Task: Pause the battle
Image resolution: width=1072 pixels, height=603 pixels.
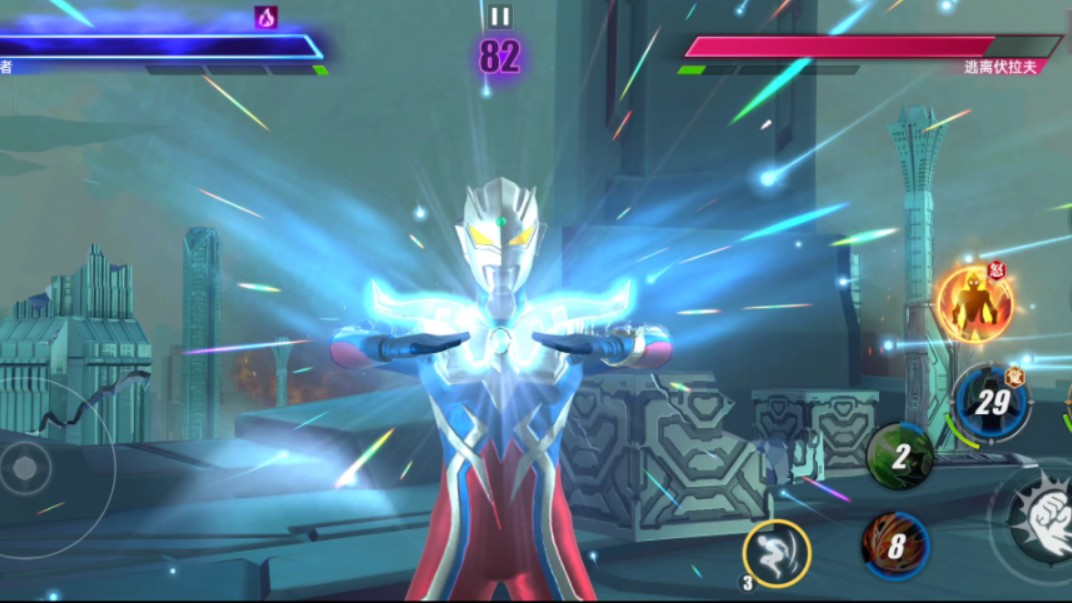Action: pyautogui.click(x=499, y=16)
